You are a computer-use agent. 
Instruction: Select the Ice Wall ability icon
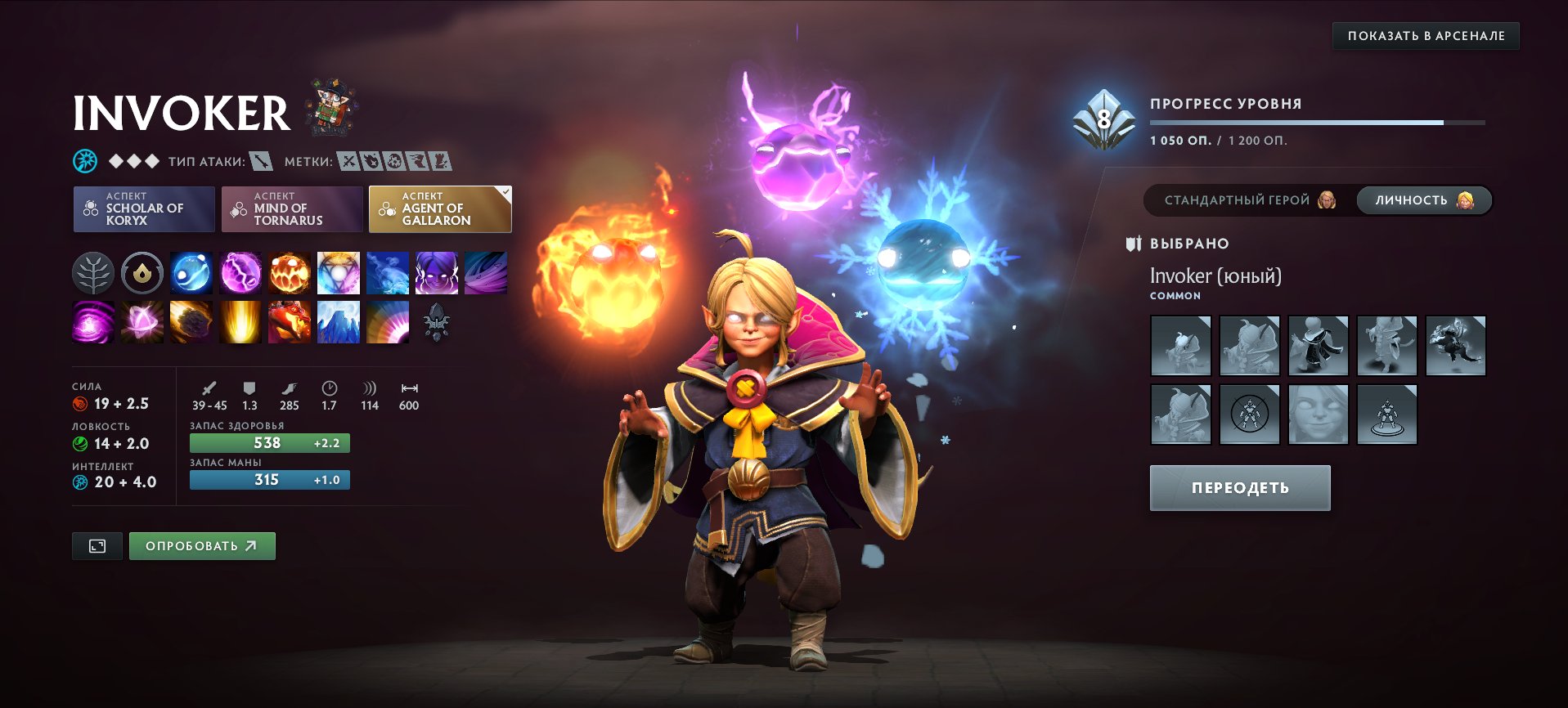[x=338, y=322]
